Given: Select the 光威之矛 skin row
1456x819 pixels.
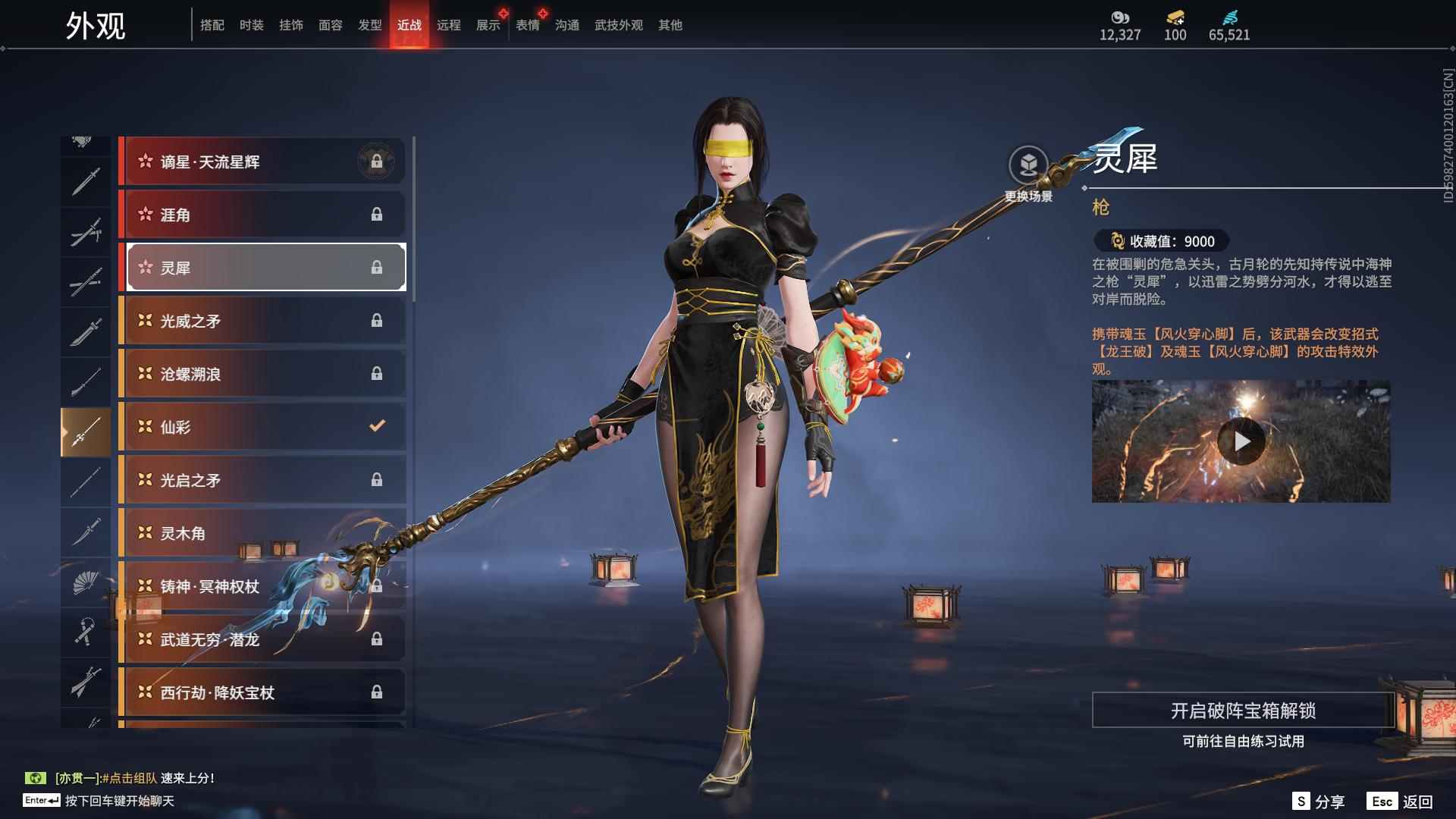Looking at the screenshot, I should (262, 321).
